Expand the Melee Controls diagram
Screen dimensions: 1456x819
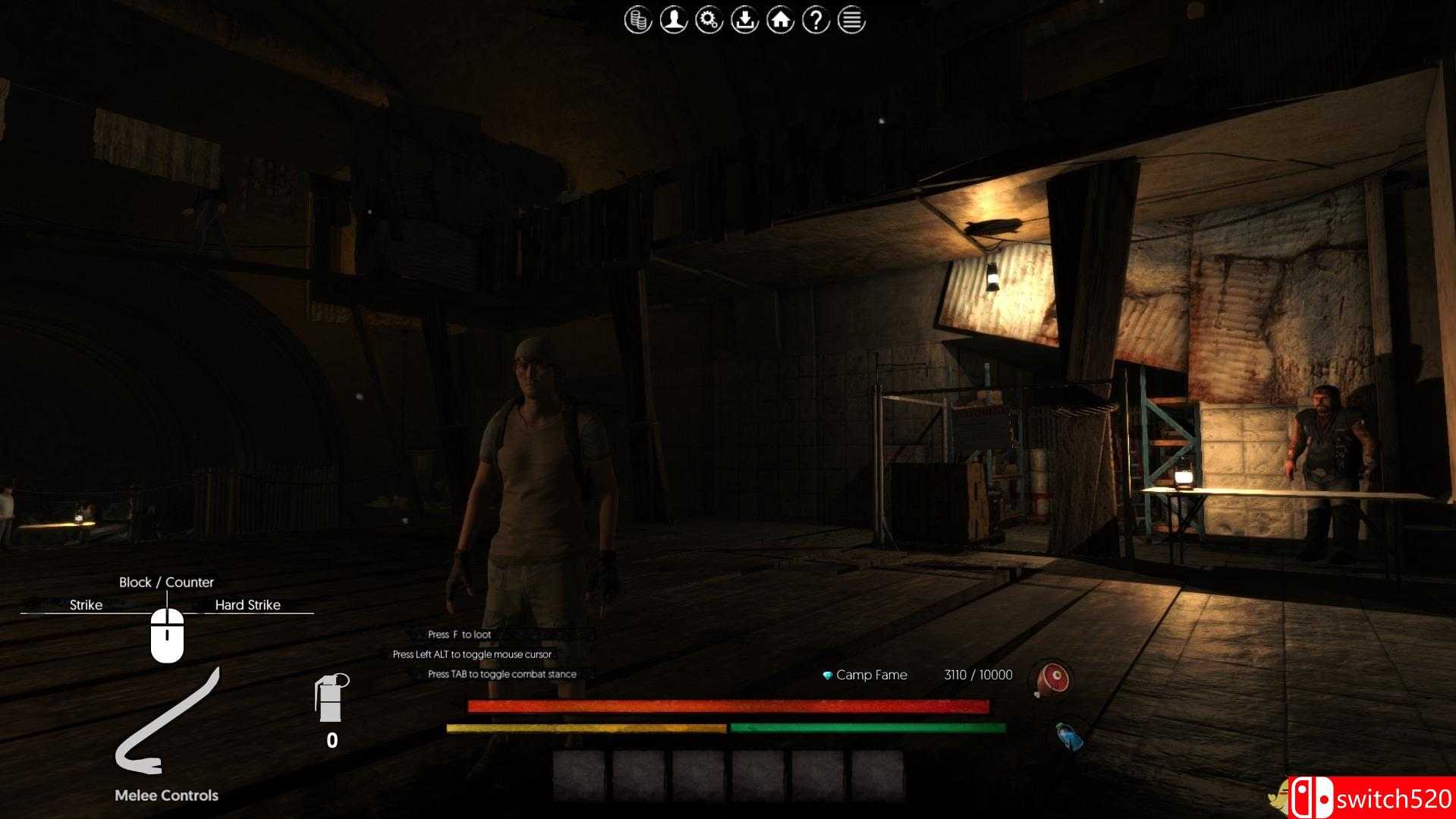tap(166, 795)
